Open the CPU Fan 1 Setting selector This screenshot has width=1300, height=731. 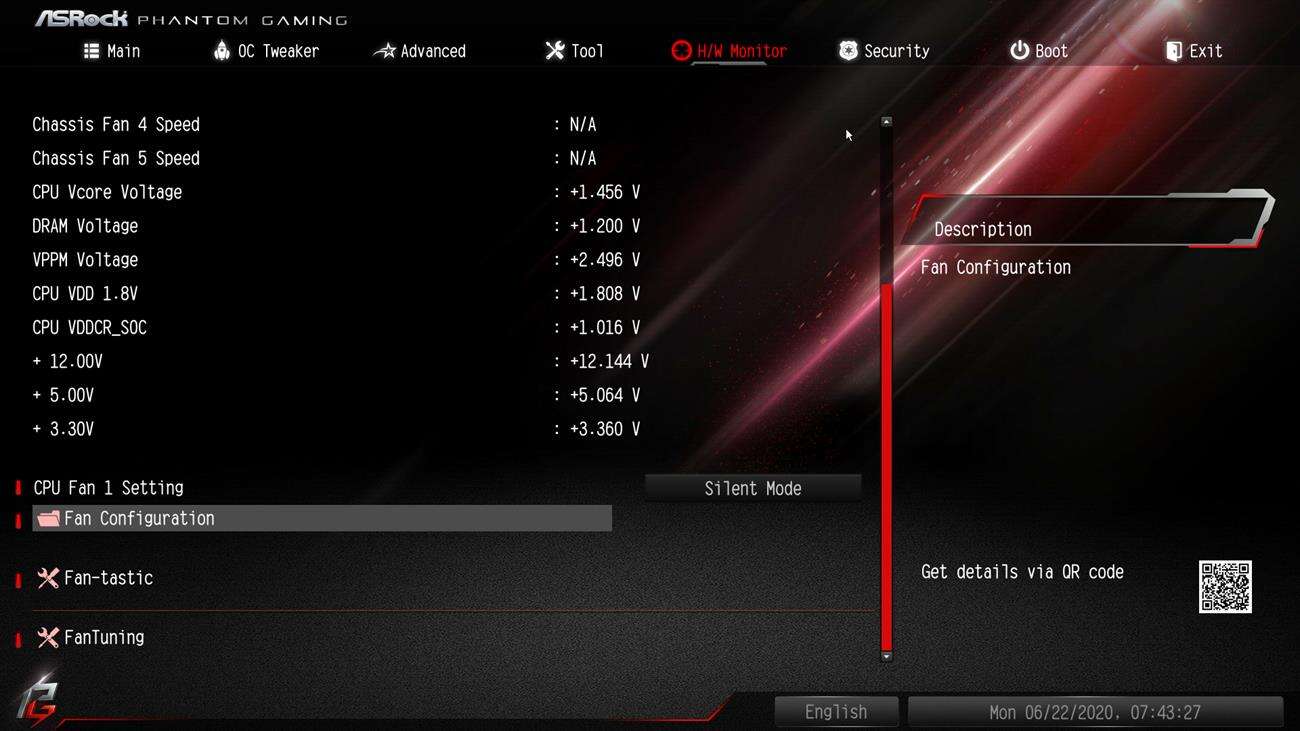107,488
